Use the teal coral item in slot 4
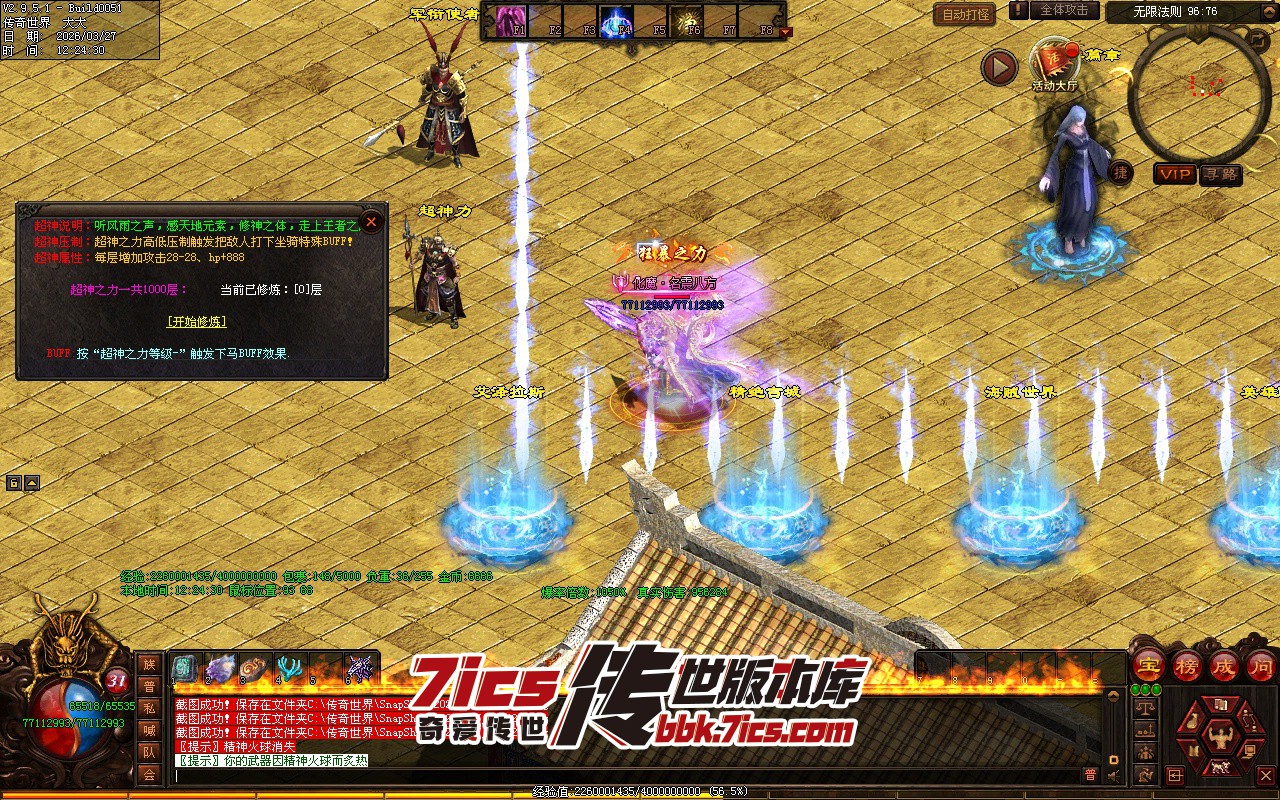Image resolution: width=1280 pixels, height=800 pixels. (290, 668)
